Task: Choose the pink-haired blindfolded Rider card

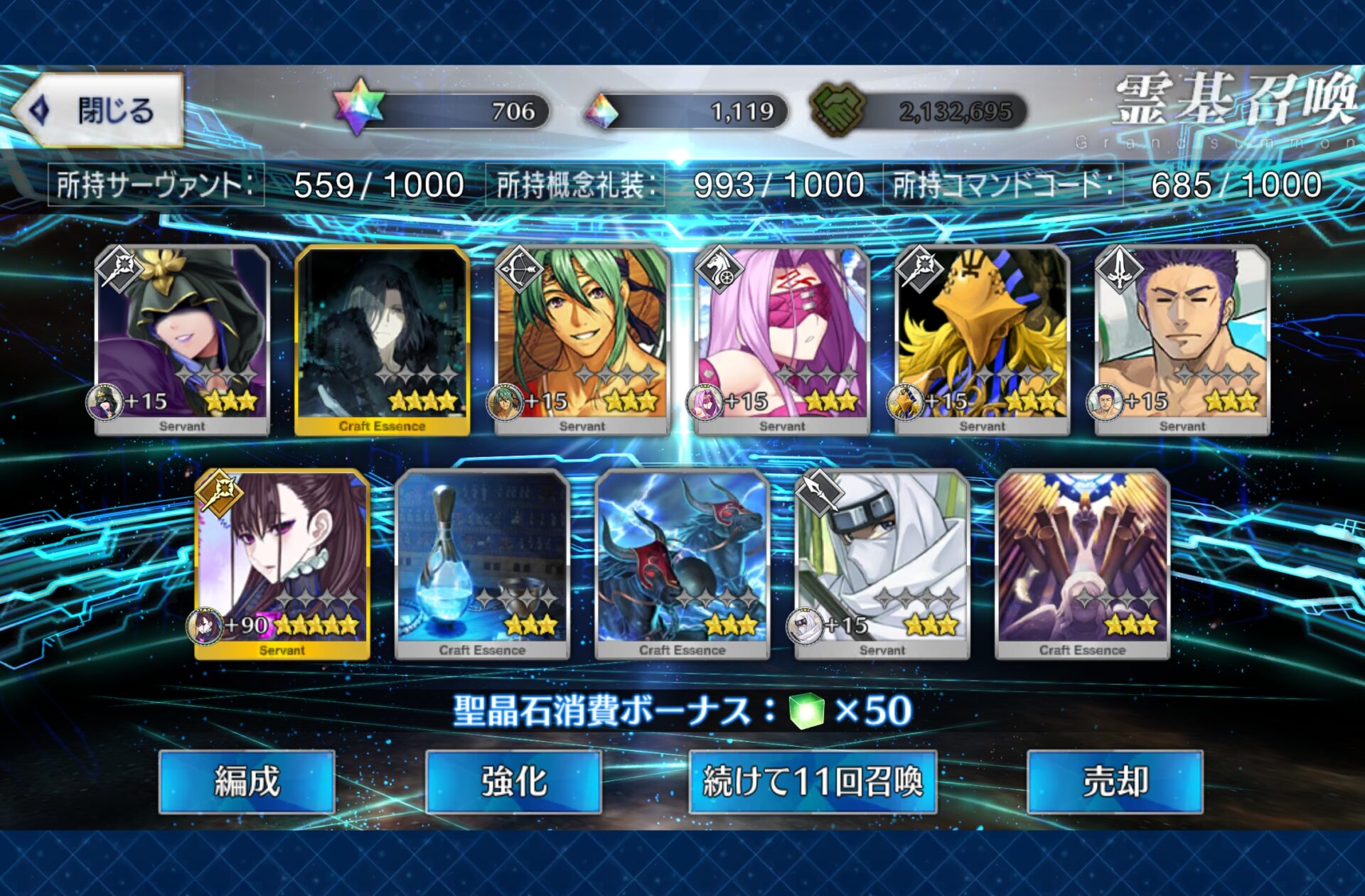Action: tap(782, 339)
